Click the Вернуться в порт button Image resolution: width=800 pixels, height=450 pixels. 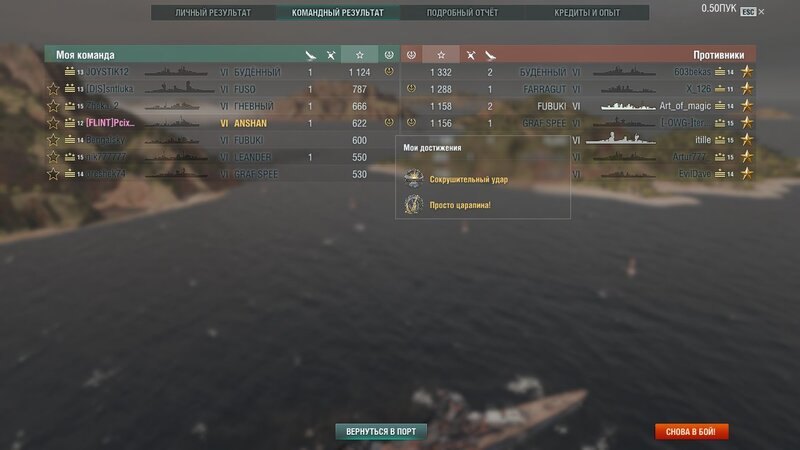380,431
